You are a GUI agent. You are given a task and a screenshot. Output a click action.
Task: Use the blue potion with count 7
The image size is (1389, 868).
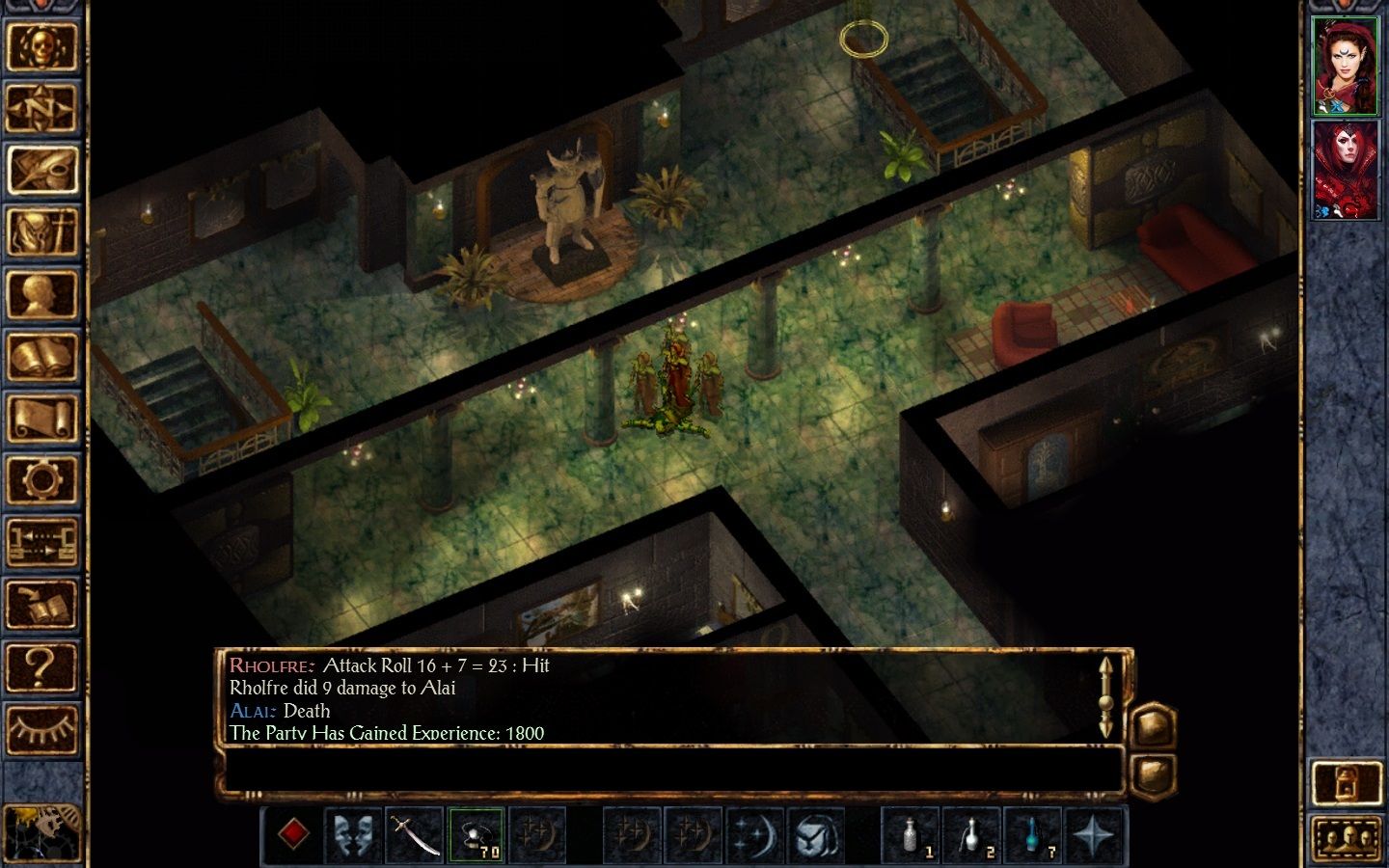pyautogui.click(x=1033, y=835)
